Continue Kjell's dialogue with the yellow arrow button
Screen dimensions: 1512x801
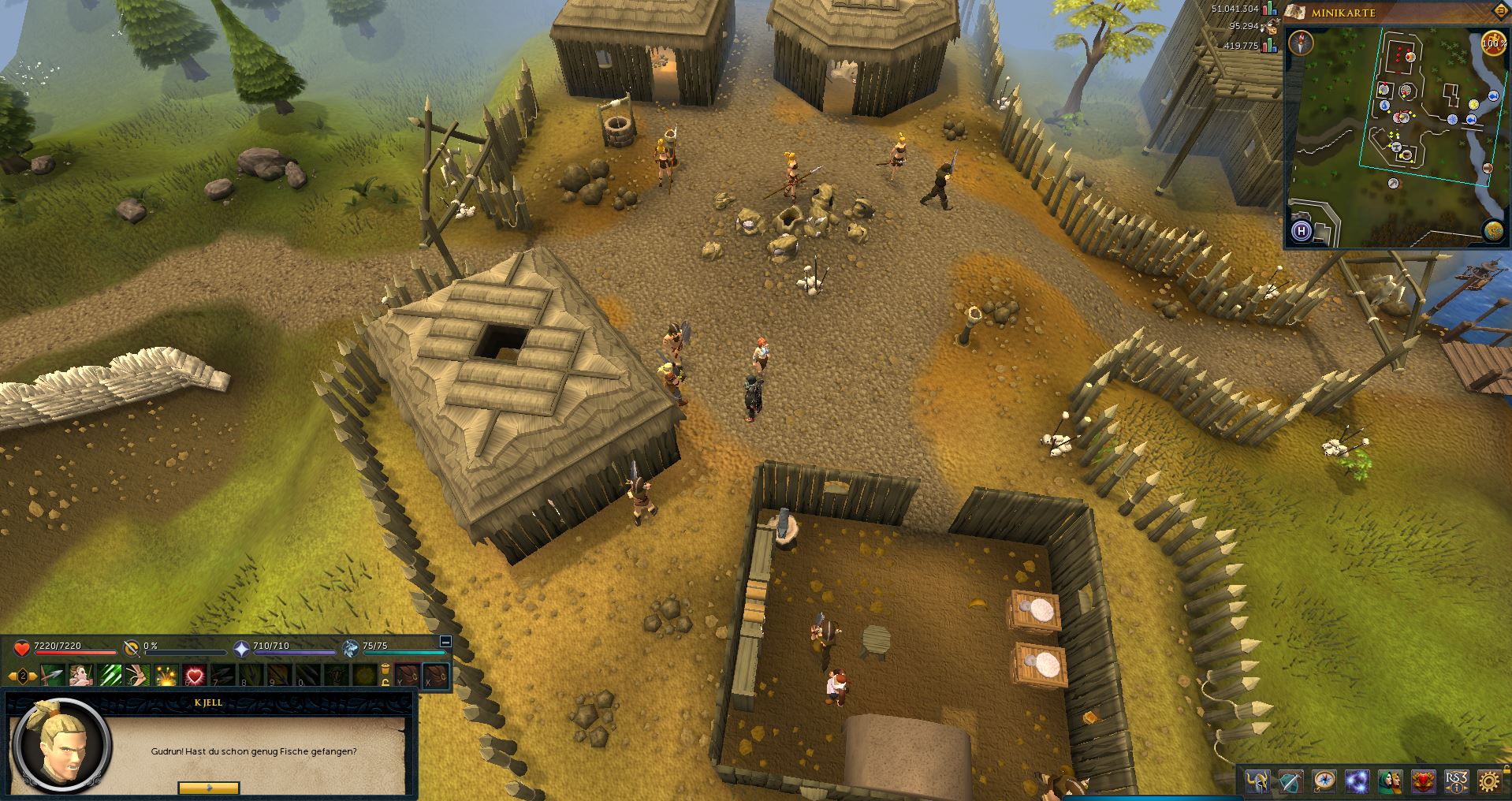point(209,787)
